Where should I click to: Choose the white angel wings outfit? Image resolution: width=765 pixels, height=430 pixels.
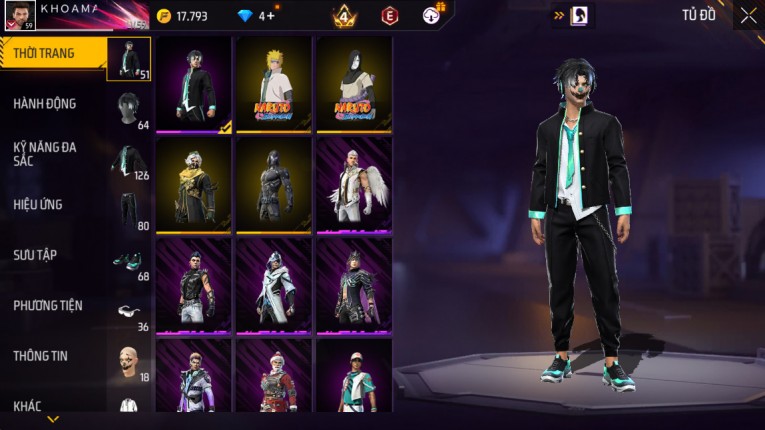(x=353, y=185)
